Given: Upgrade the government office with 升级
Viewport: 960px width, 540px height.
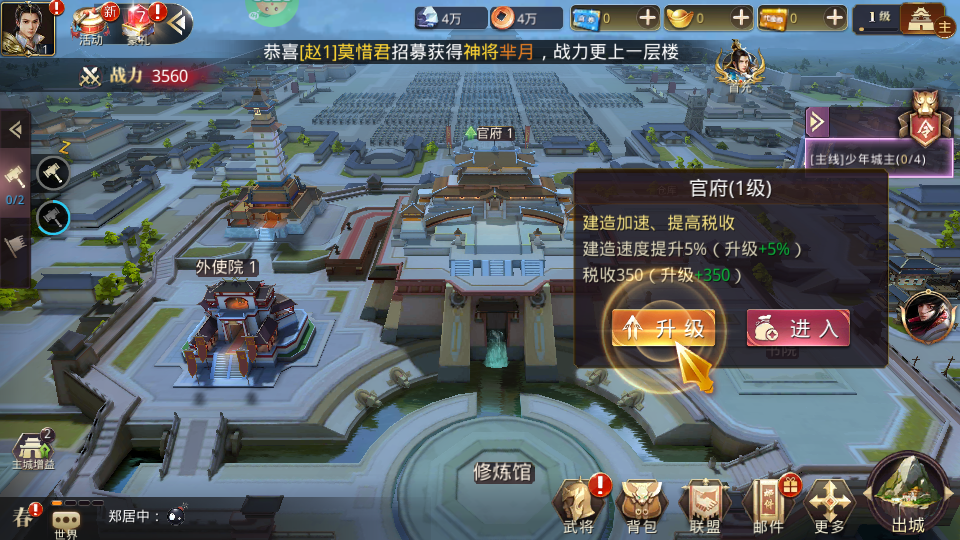Looking at the screenshot, I should [x=664, y=329].
